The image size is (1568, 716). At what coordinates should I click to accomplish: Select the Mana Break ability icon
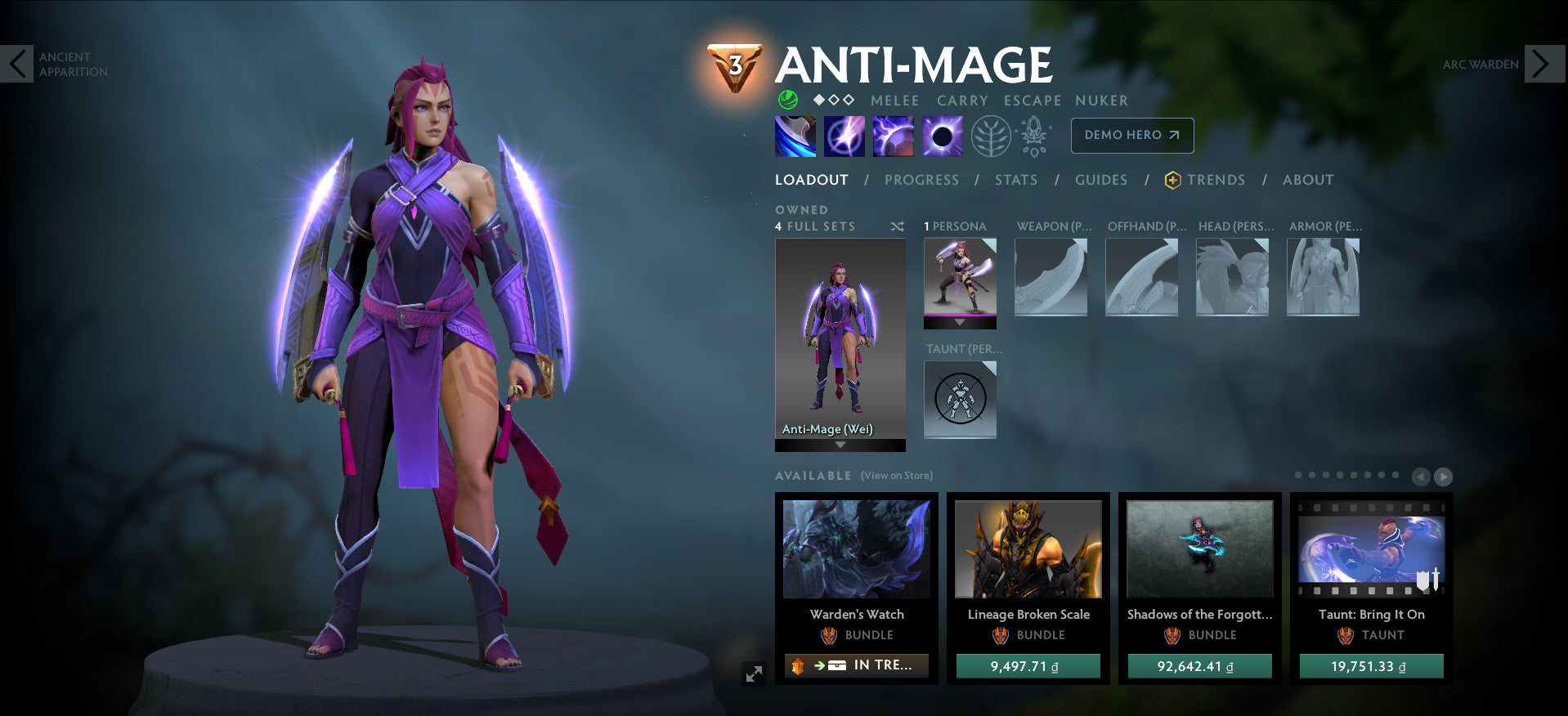coord(794,135)
